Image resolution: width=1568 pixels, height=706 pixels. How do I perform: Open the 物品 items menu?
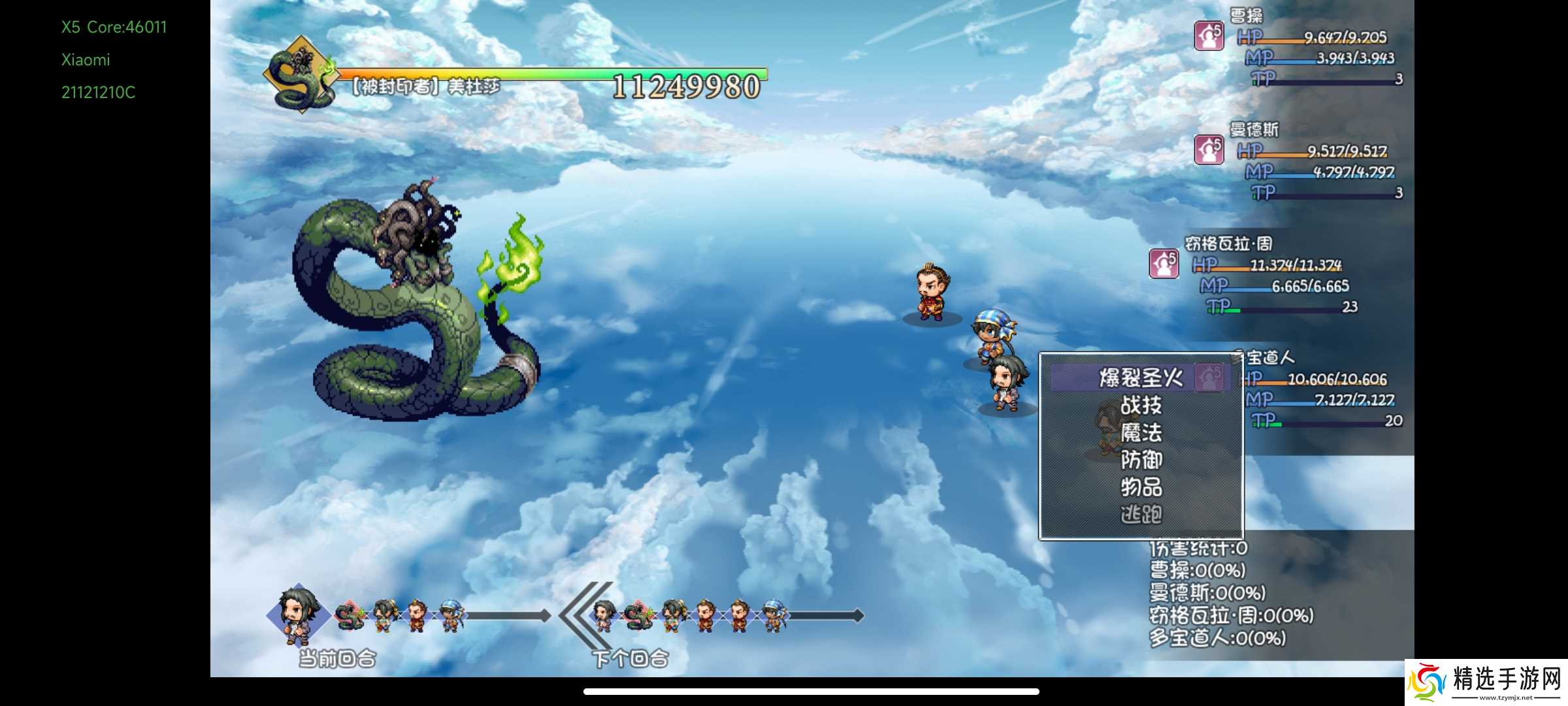[1141, 487]
